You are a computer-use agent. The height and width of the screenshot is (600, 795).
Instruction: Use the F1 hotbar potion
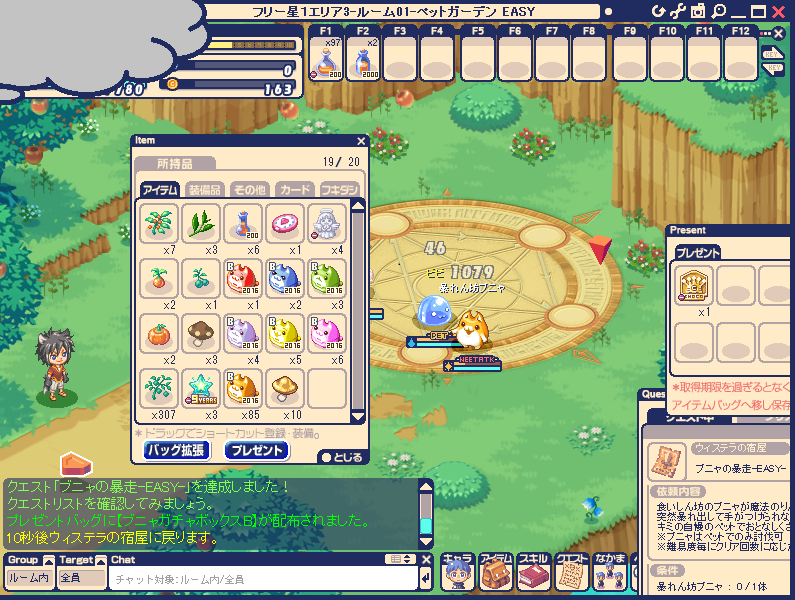pyautogui.click(x=327, y=58)
